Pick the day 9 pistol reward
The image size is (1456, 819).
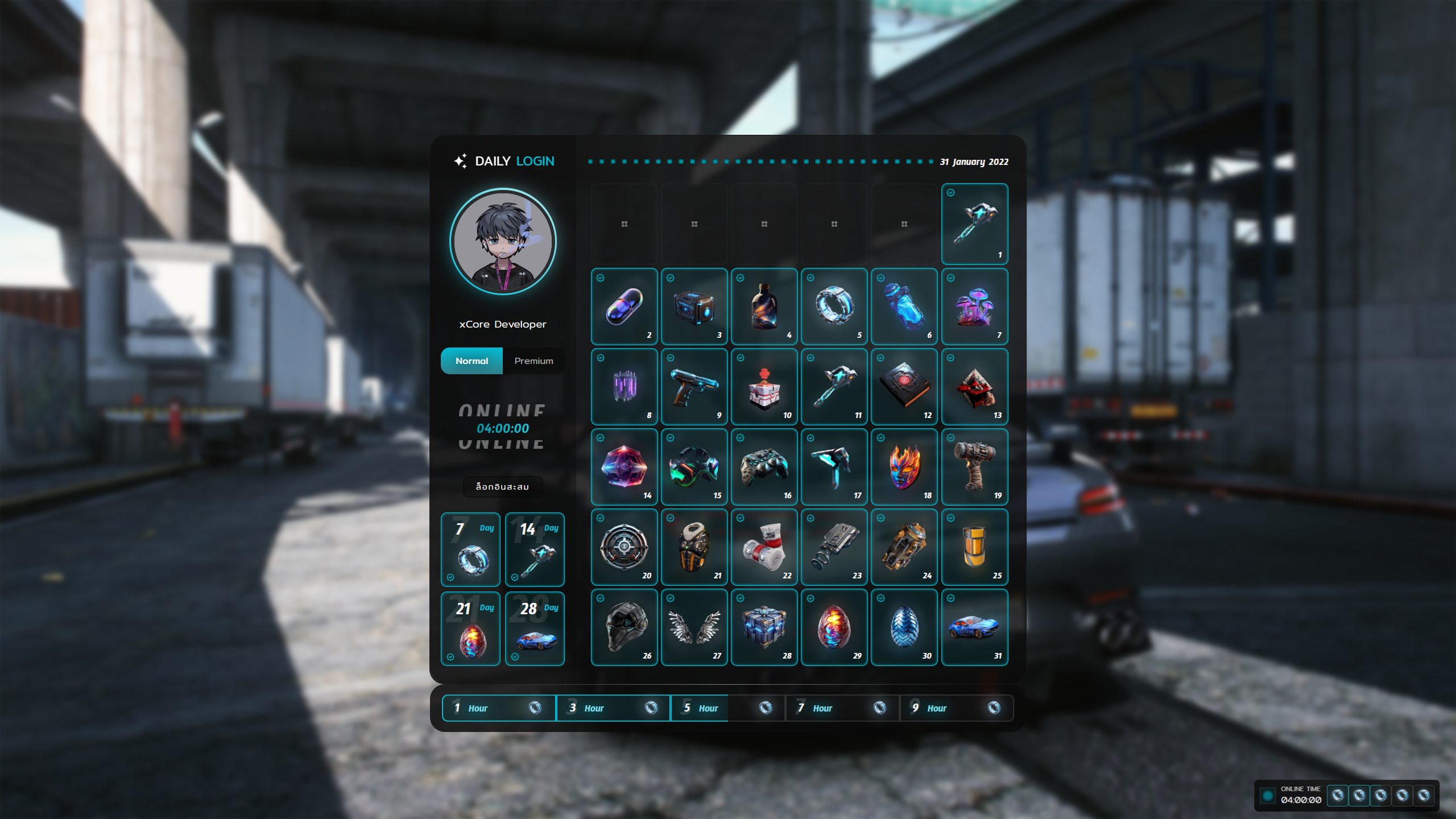pos(694,387)
